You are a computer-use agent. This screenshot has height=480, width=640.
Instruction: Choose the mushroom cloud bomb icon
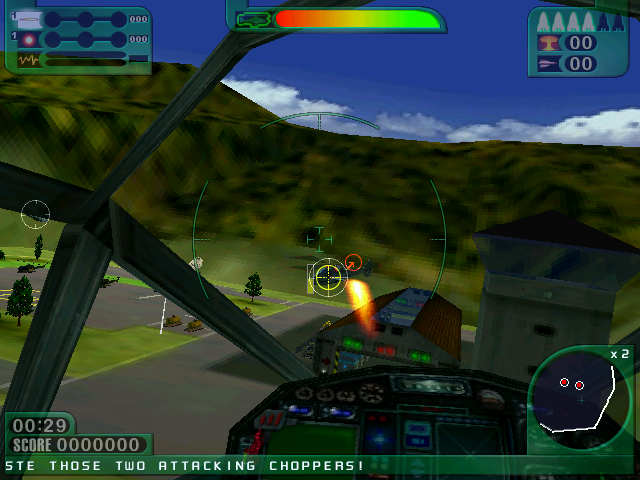549,43
